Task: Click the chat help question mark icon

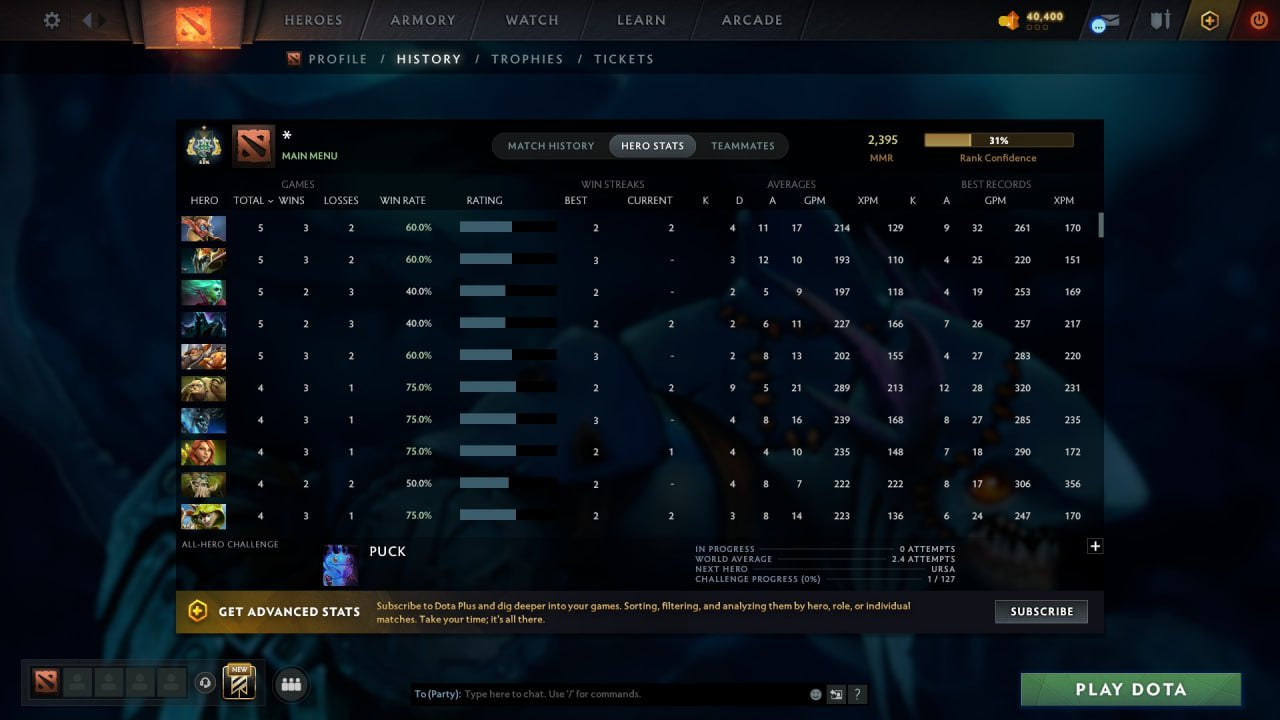Action: (857, 694)
